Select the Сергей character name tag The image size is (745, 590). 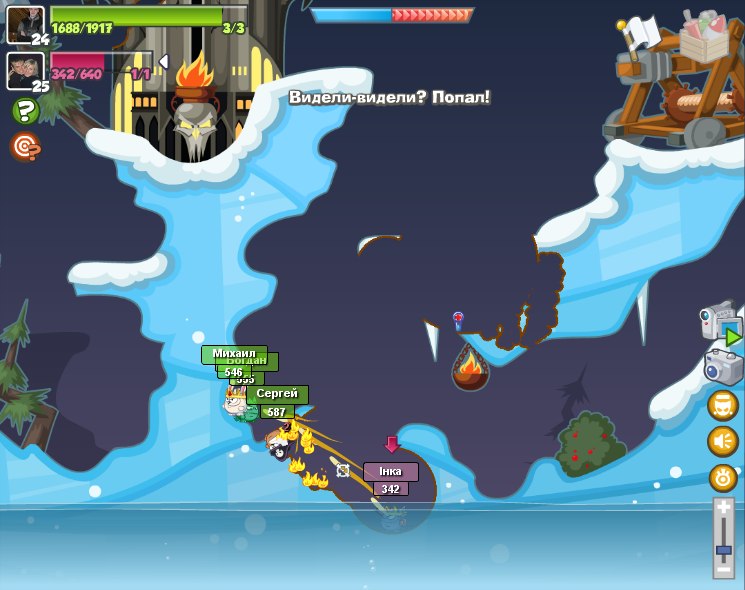[x=277, y=394]
